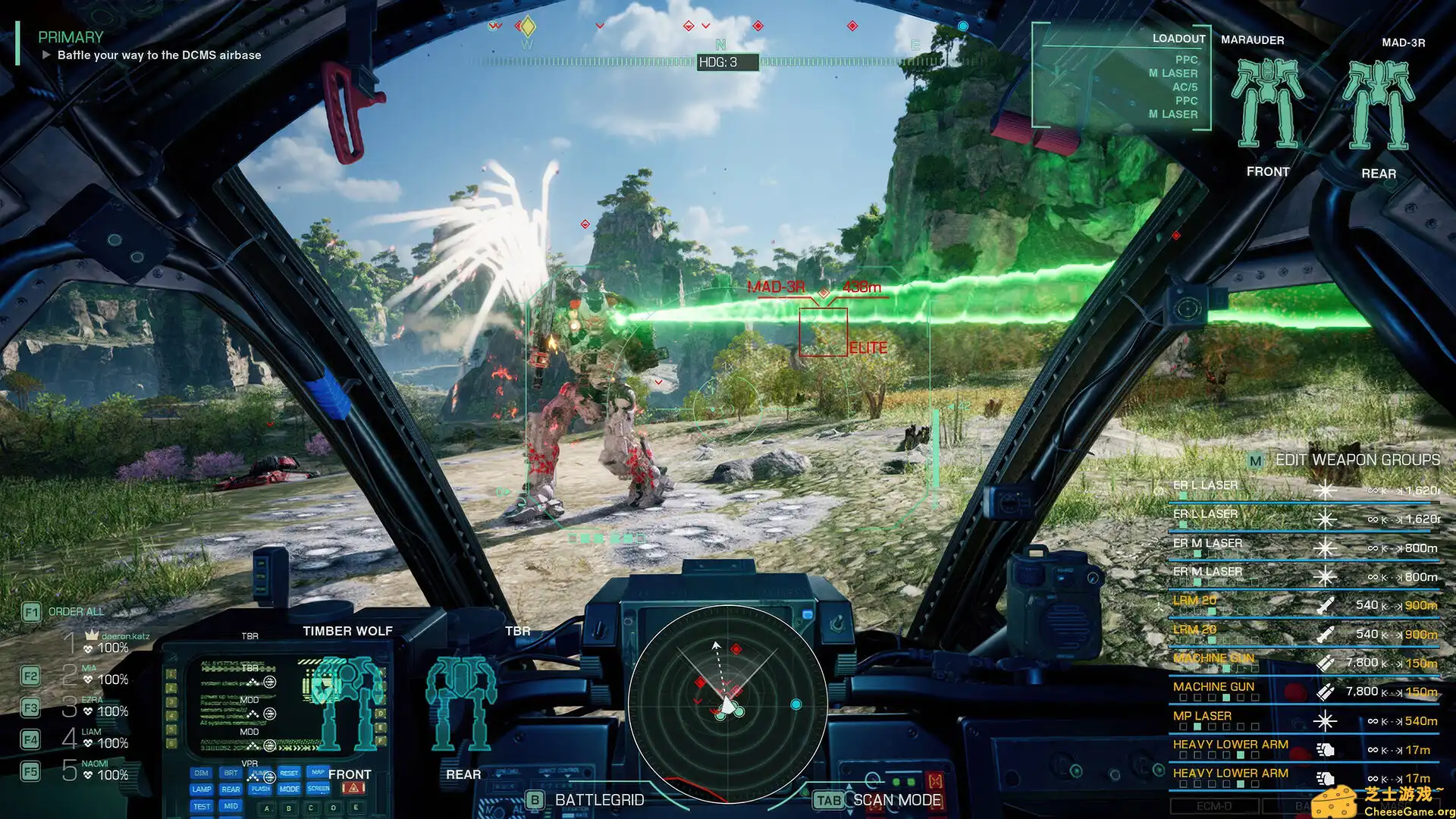Viewport: 1456px width, 819px height.
Task: Switch to SCAN MODE
Action: point(828,800)
